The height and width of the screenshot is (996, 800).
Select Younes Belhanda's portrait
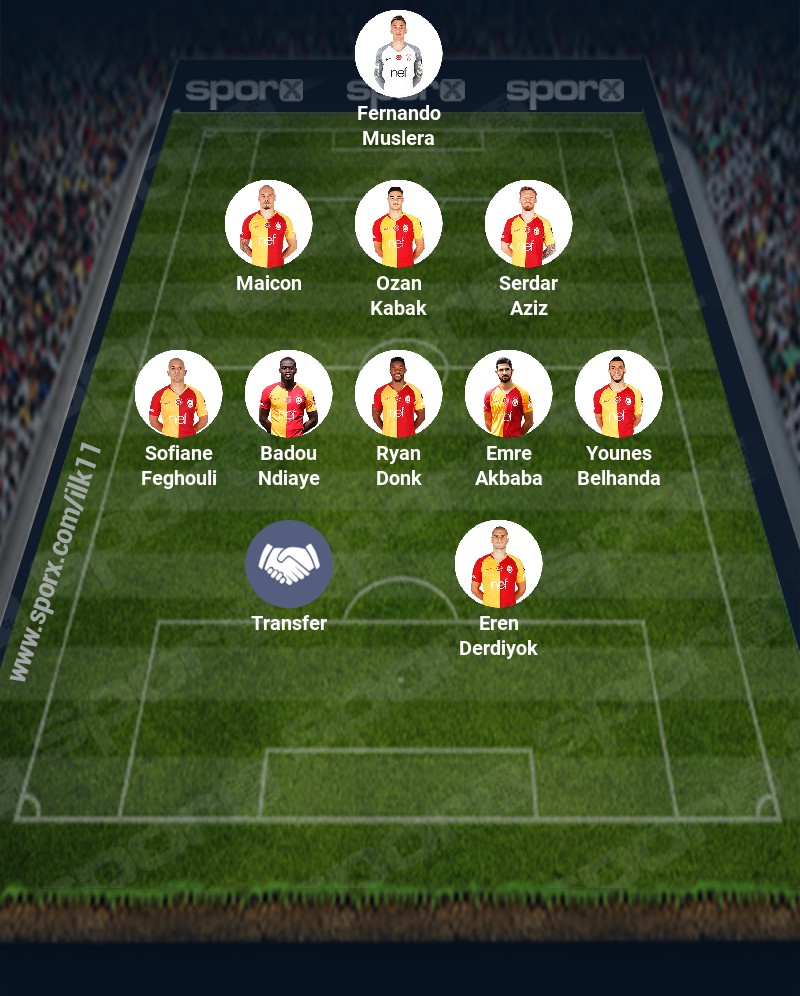(619, 394)
